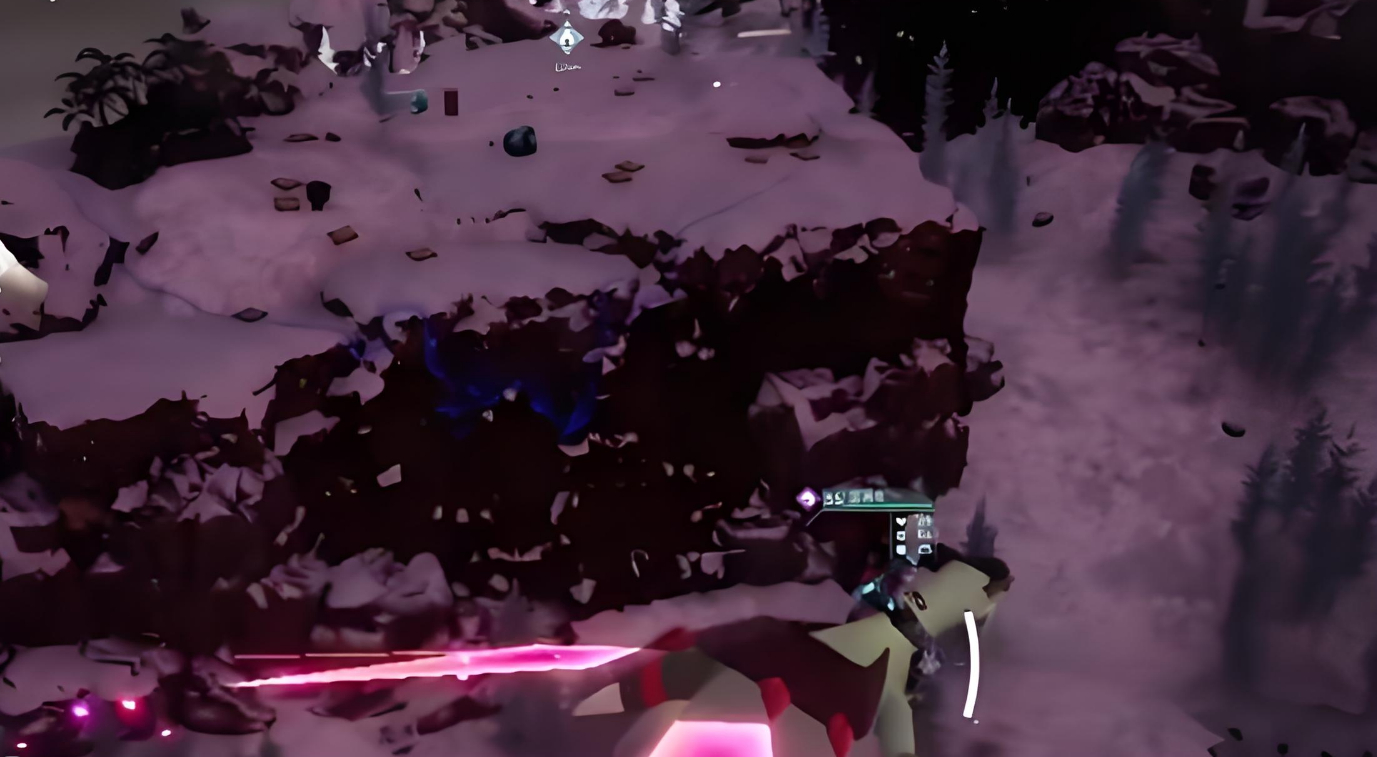Click the purple diamond emblem on nameplate
The image size is (1377, 757).
click(807, 497)
